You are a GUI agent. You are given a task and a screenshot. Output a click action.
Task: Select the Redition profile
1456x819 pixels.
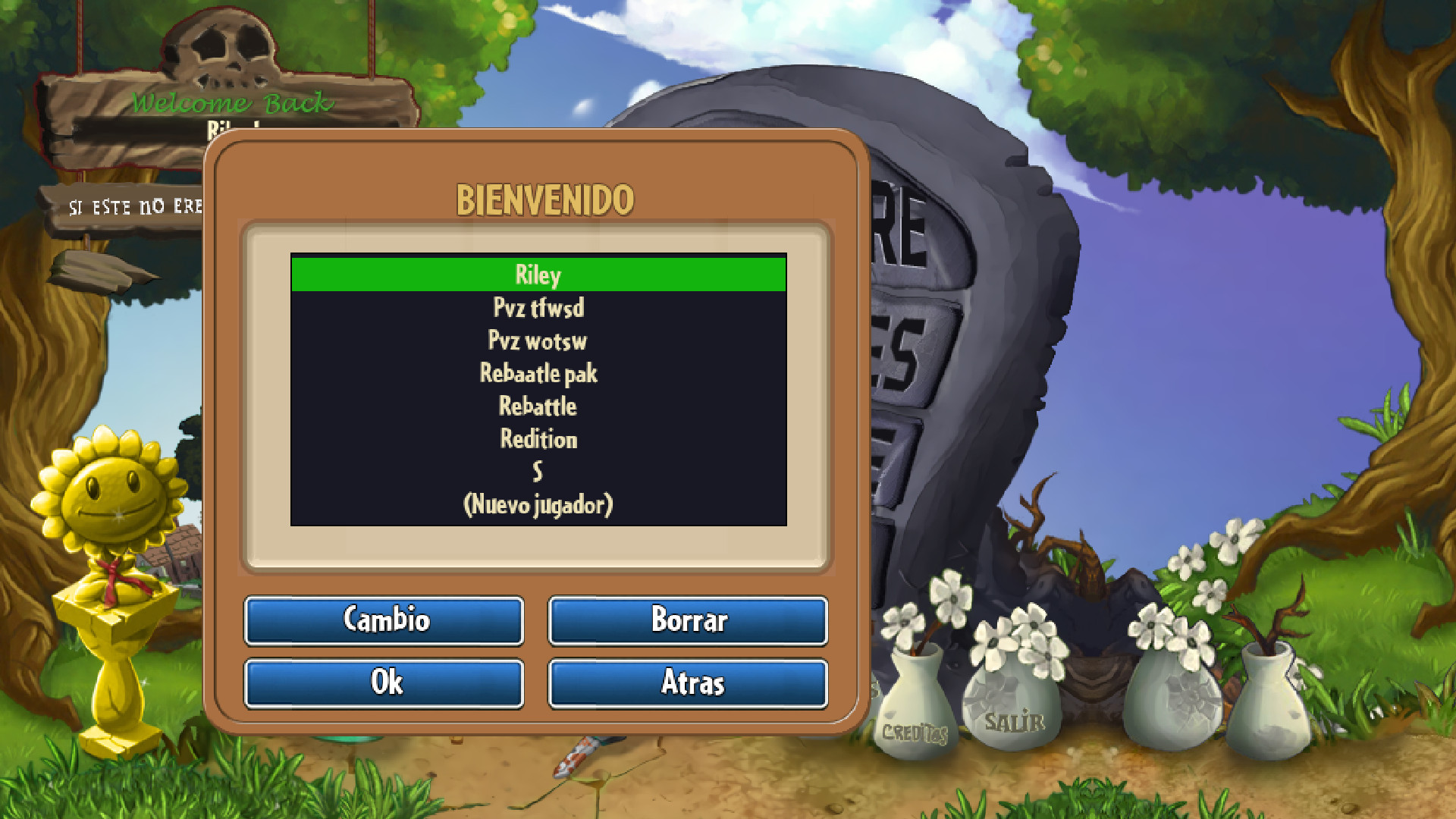click(538, 438)
